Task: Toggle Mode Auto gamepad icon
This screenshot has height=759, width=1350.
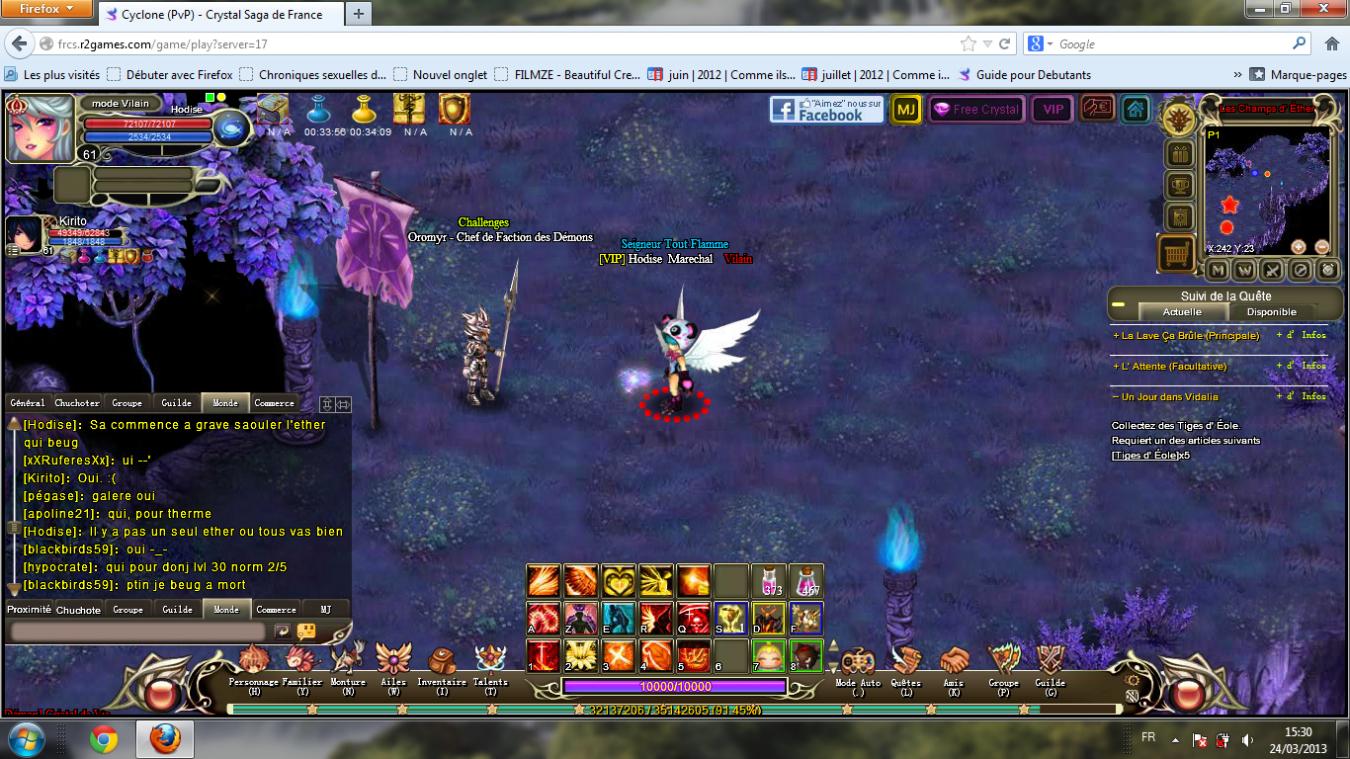Action: coord(858,662)
